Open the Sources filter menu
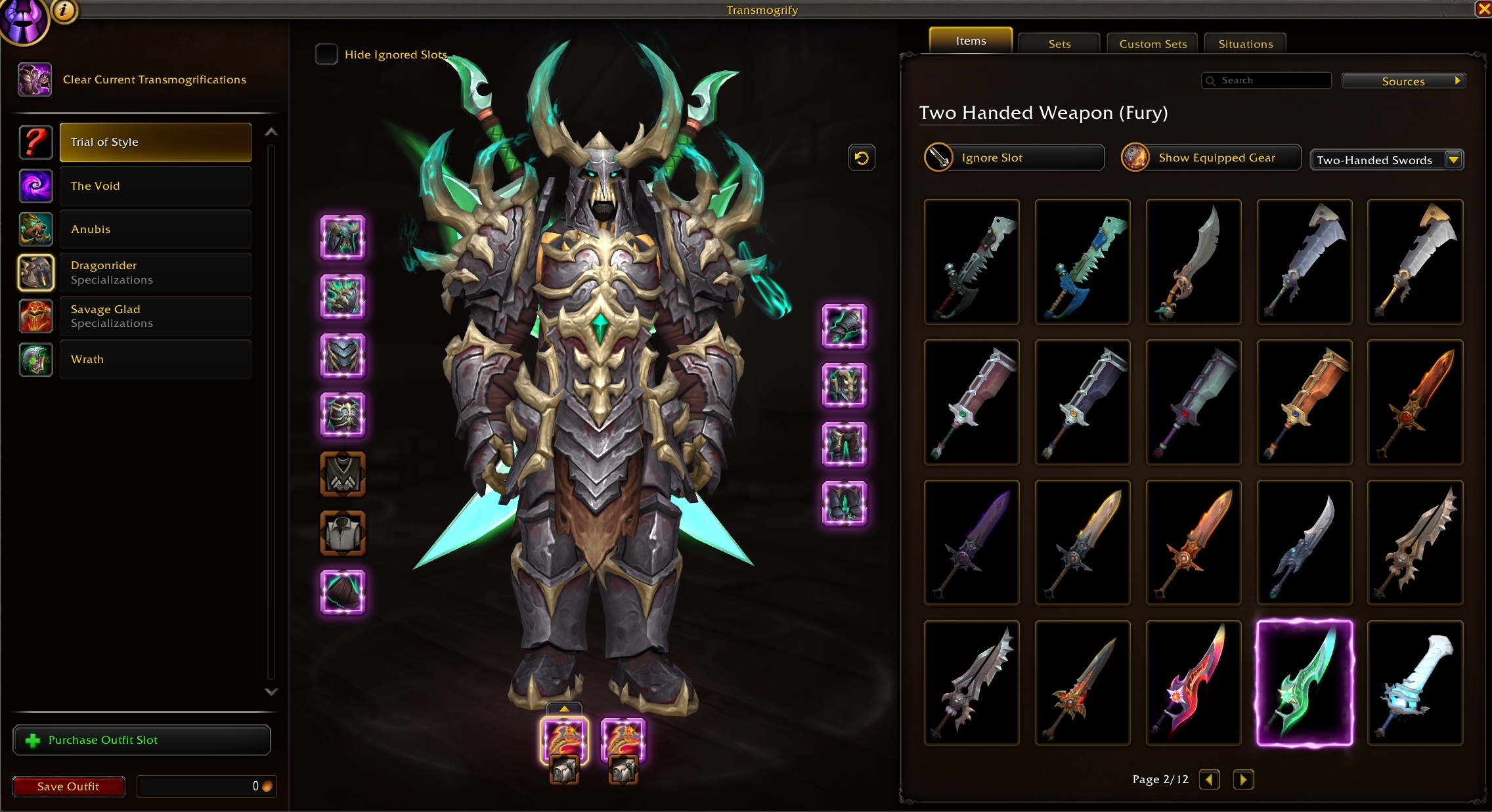The image size is (1492, 812). pyautogui.click(x=1403, y=81)
